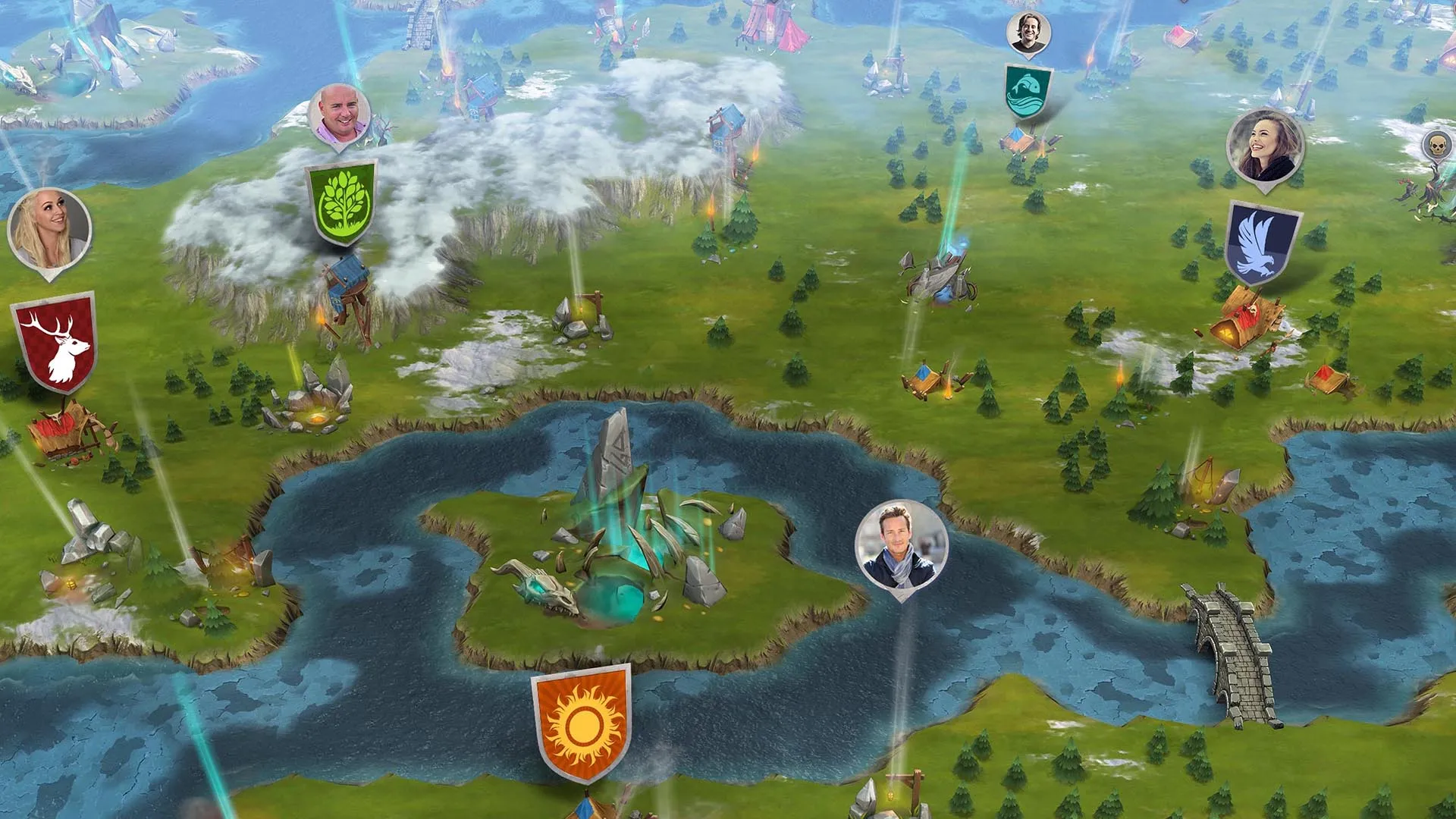Select the blonde woman's player portrait

49,229
